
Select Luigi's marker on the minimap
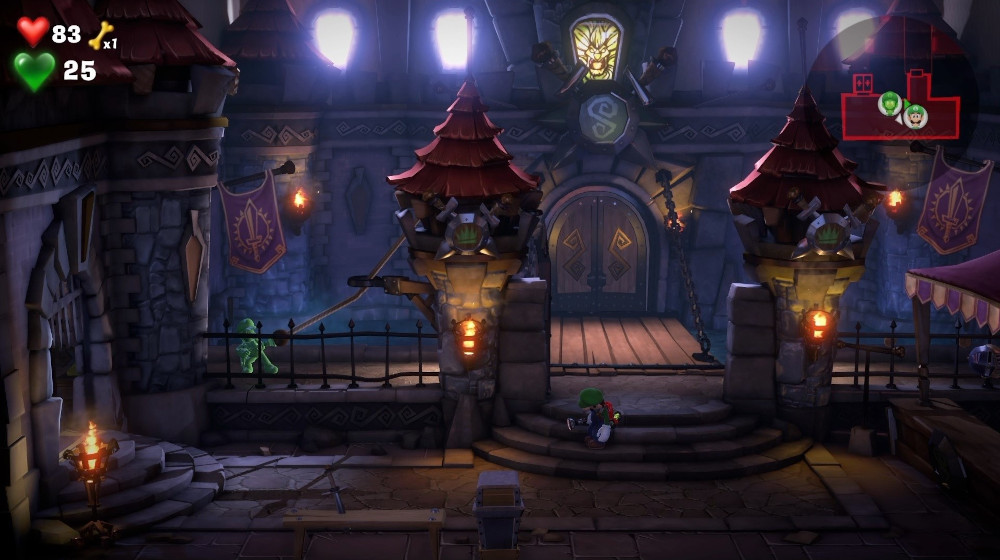tap(914, 116)
